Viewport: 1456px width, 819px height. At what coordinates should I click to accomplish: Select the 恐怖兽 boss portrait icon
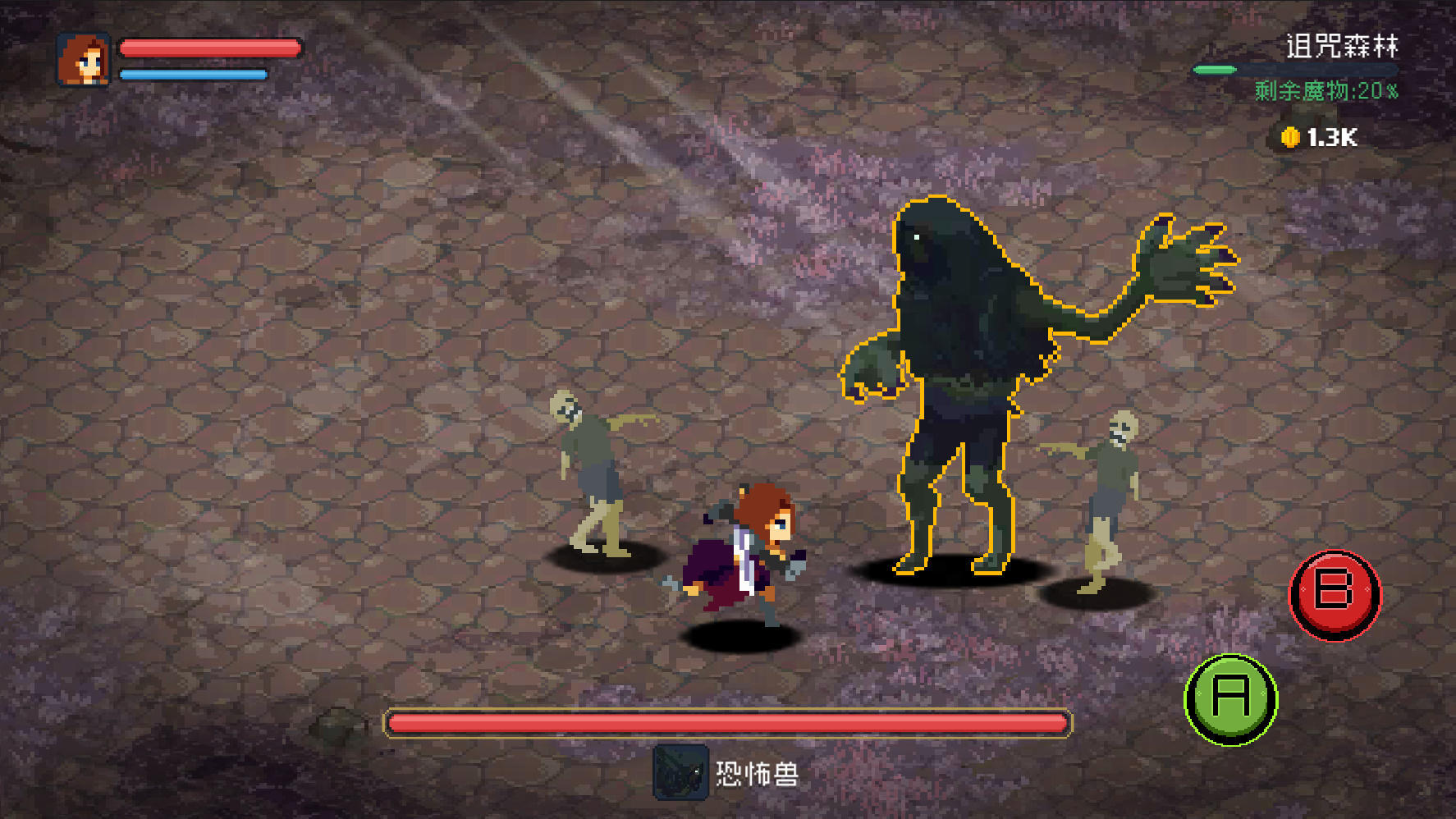coord(680,772)
